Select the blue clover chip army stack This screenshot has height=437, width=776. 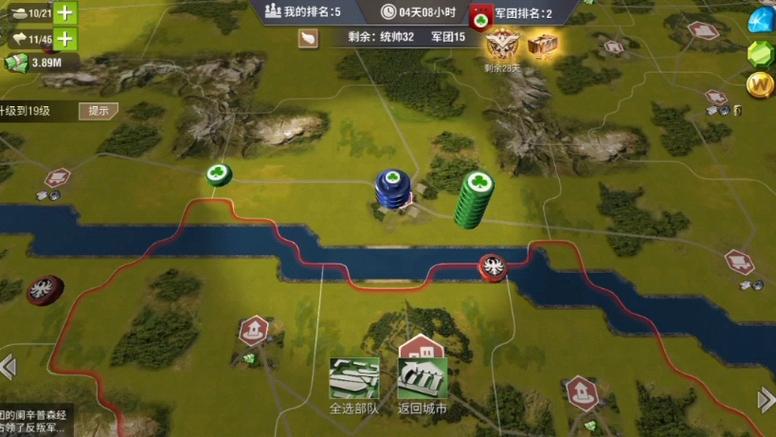(x=392, y=189)
